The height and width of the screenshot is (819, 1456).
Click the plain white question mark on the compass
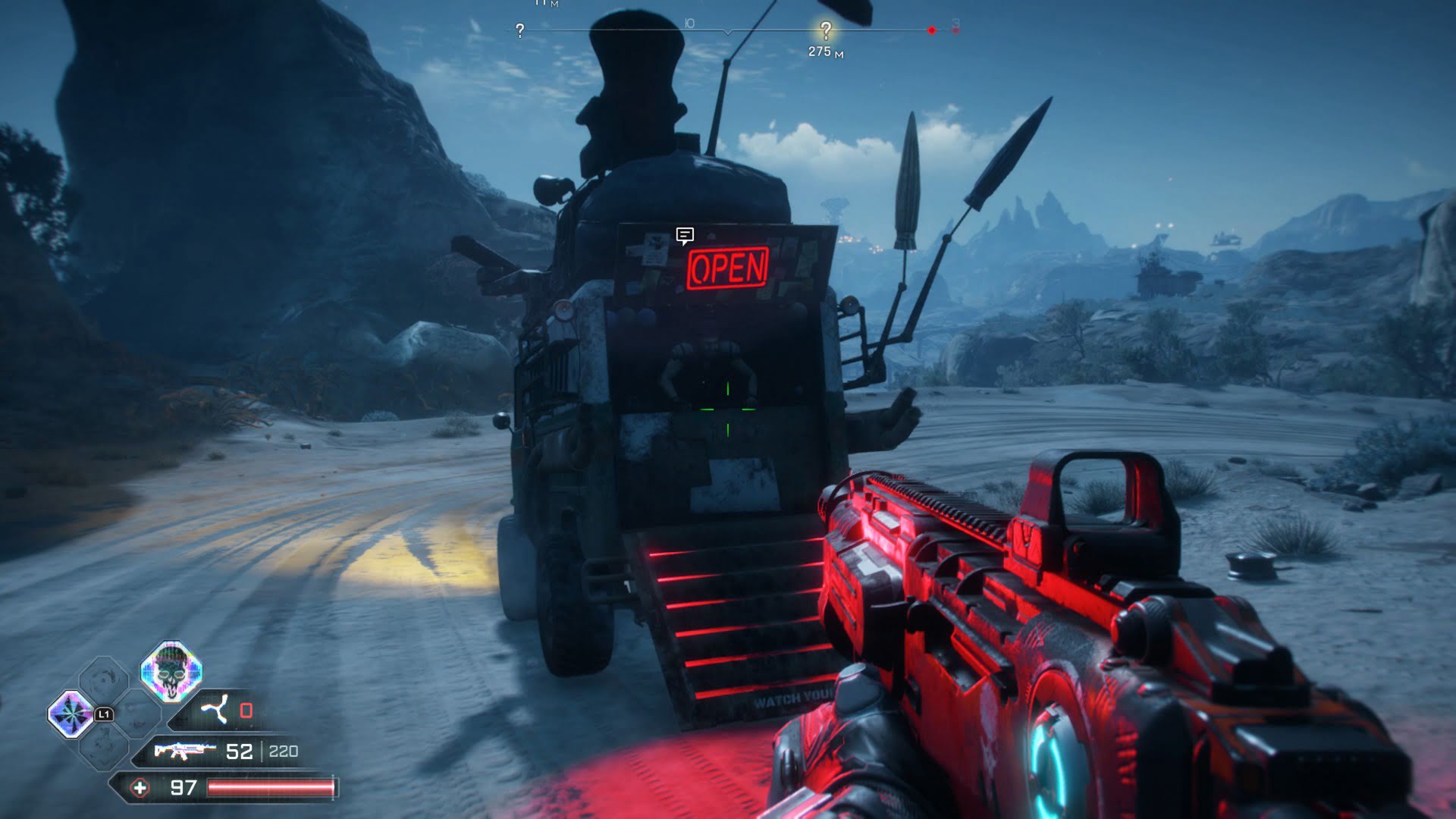pos(519,31)
